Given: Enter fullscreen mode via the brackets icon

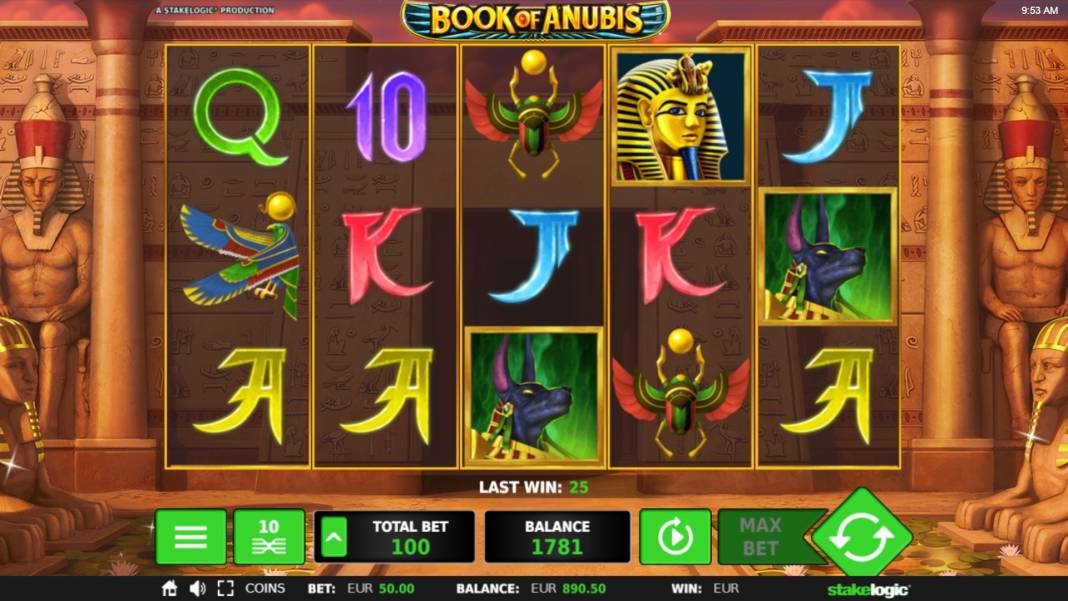Looking at the screenshot, I should pos(225,589).
